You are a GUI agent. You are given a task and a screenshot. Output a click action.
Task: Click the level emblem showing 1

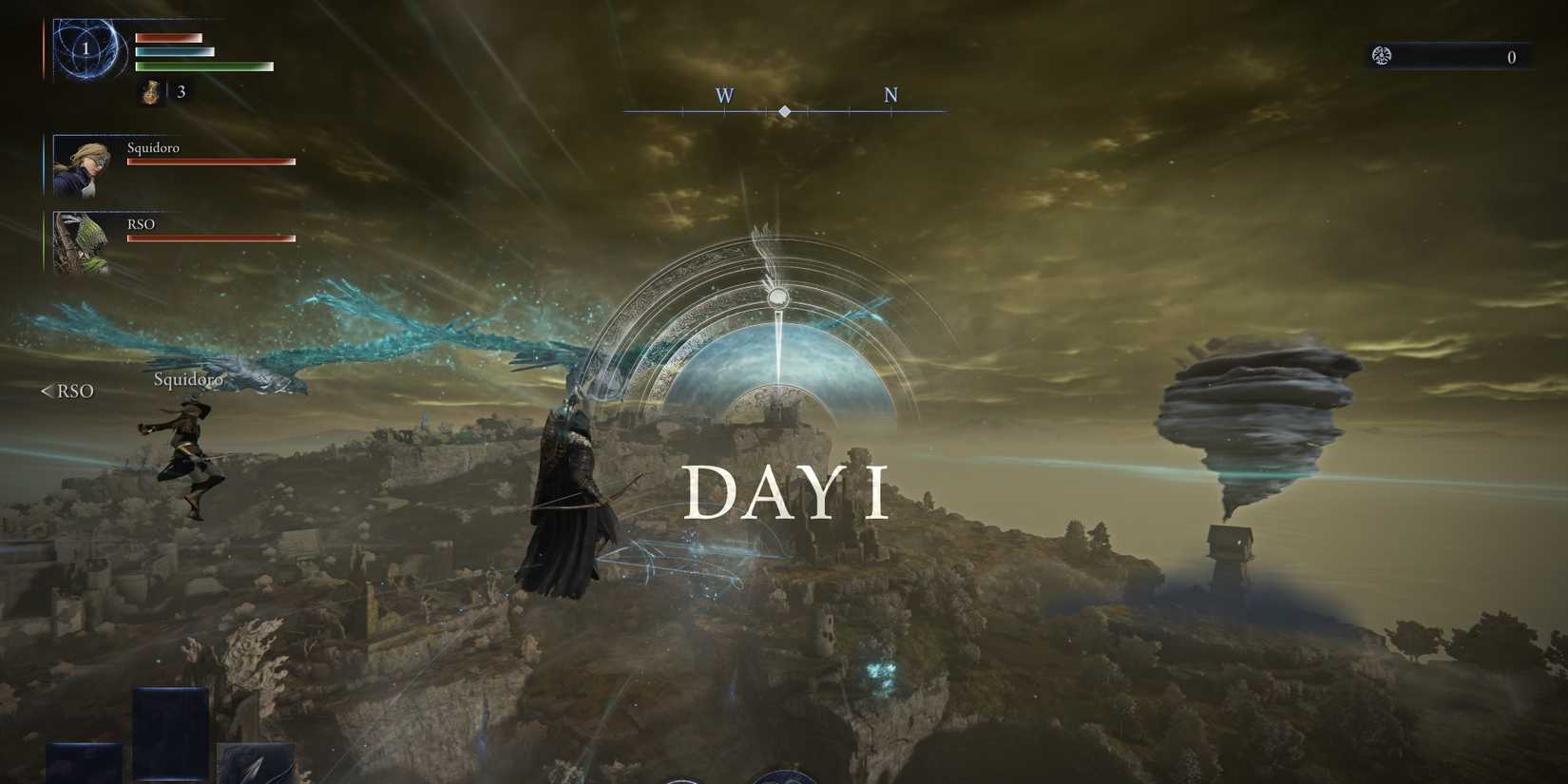click(x=86, y=48)
